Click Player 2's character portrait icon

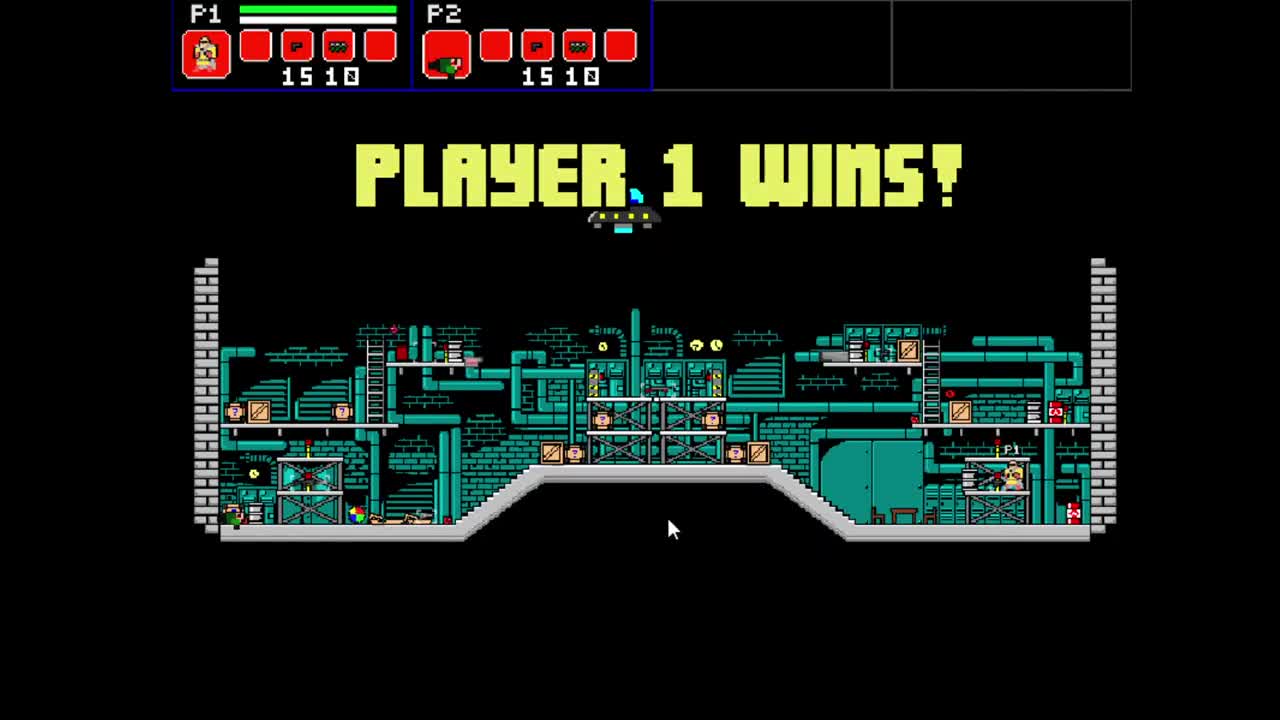(x=446, y=56)
